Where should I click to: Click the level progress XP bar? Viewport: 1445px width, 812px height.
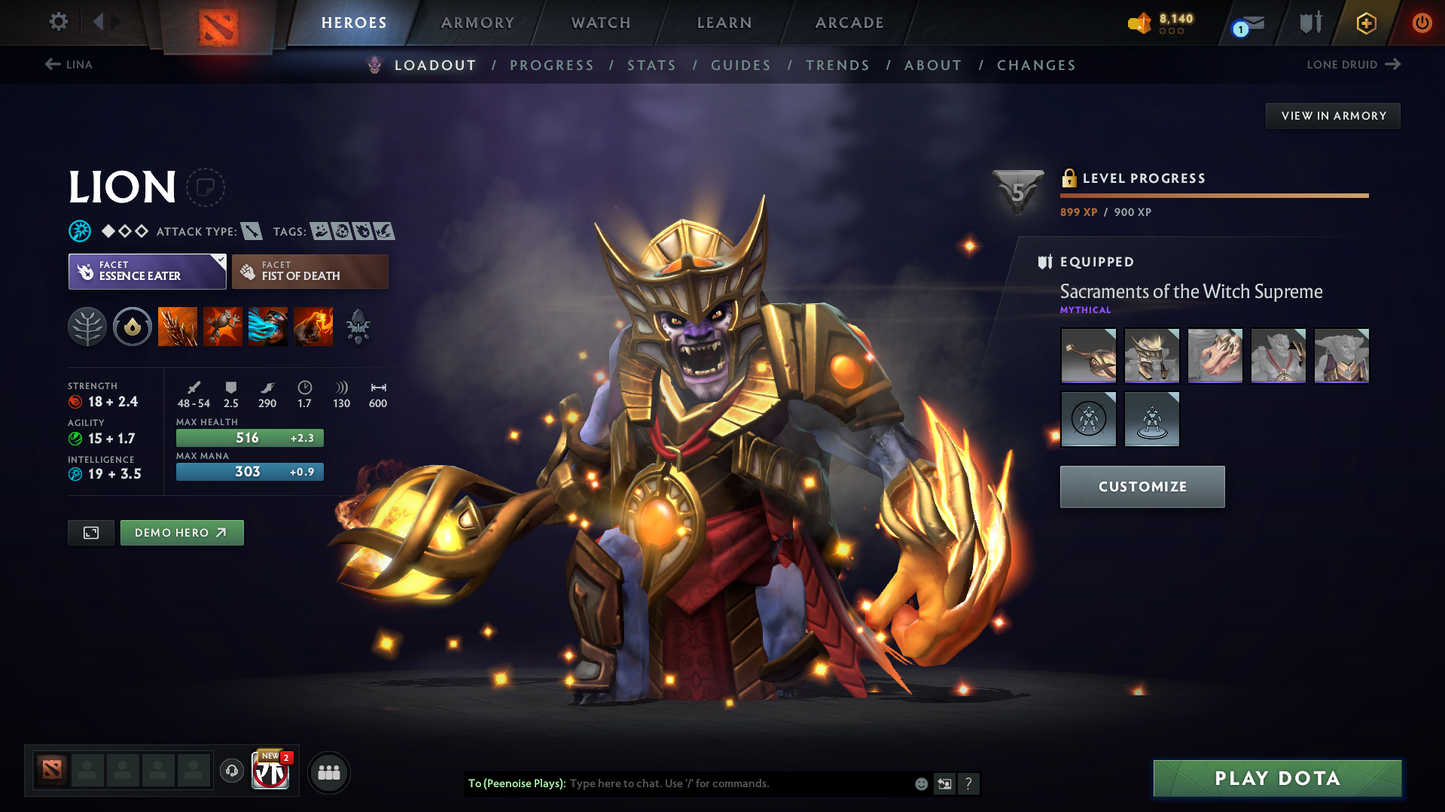(x=1213, y=195)
